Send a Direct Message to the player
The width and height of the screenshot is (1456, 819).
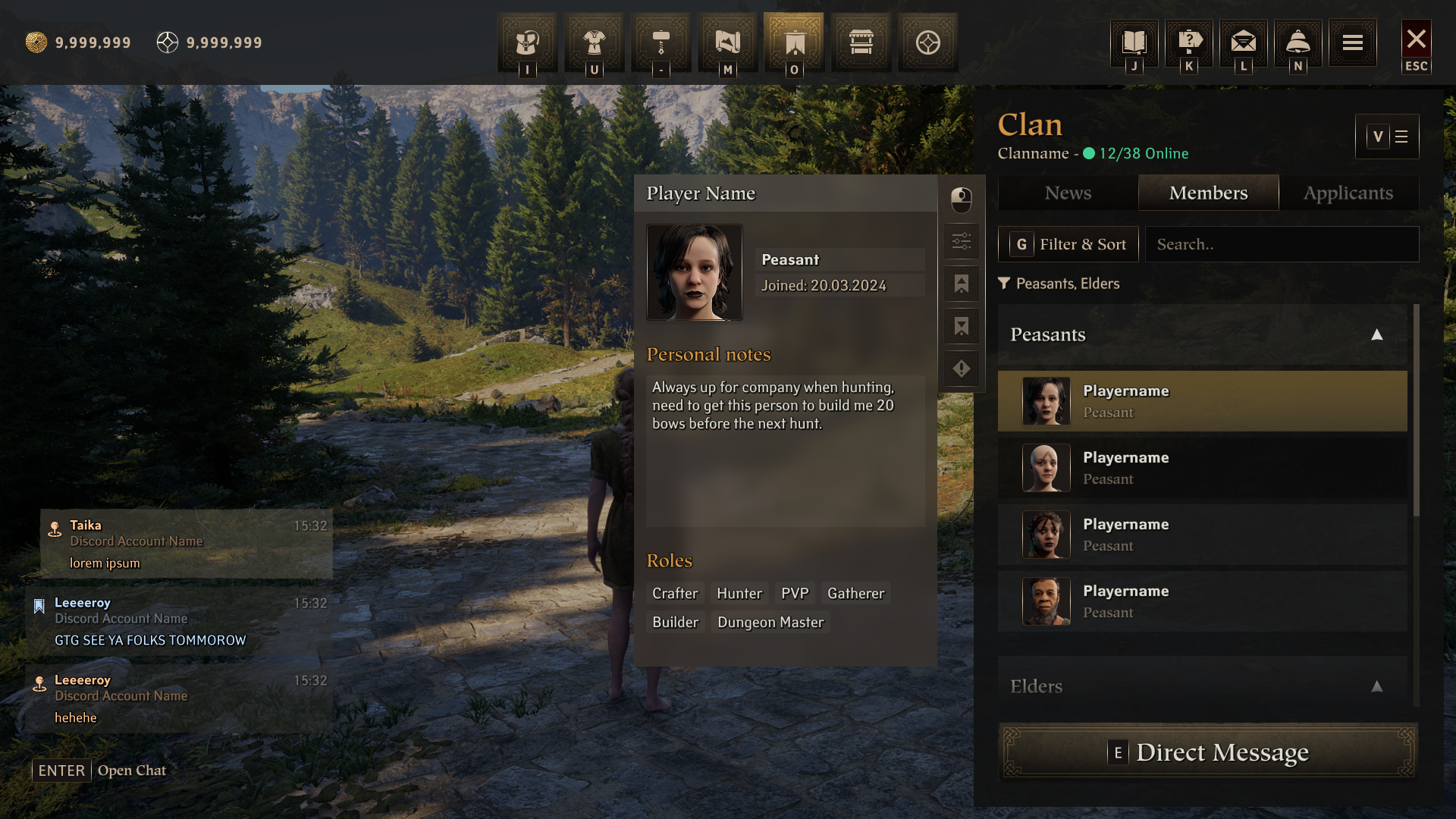(1208, 752)
